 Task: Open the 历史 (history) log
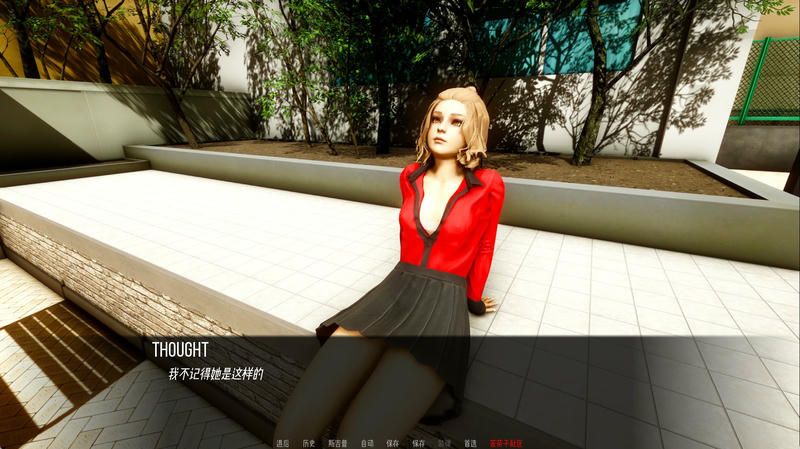point(309,442)
